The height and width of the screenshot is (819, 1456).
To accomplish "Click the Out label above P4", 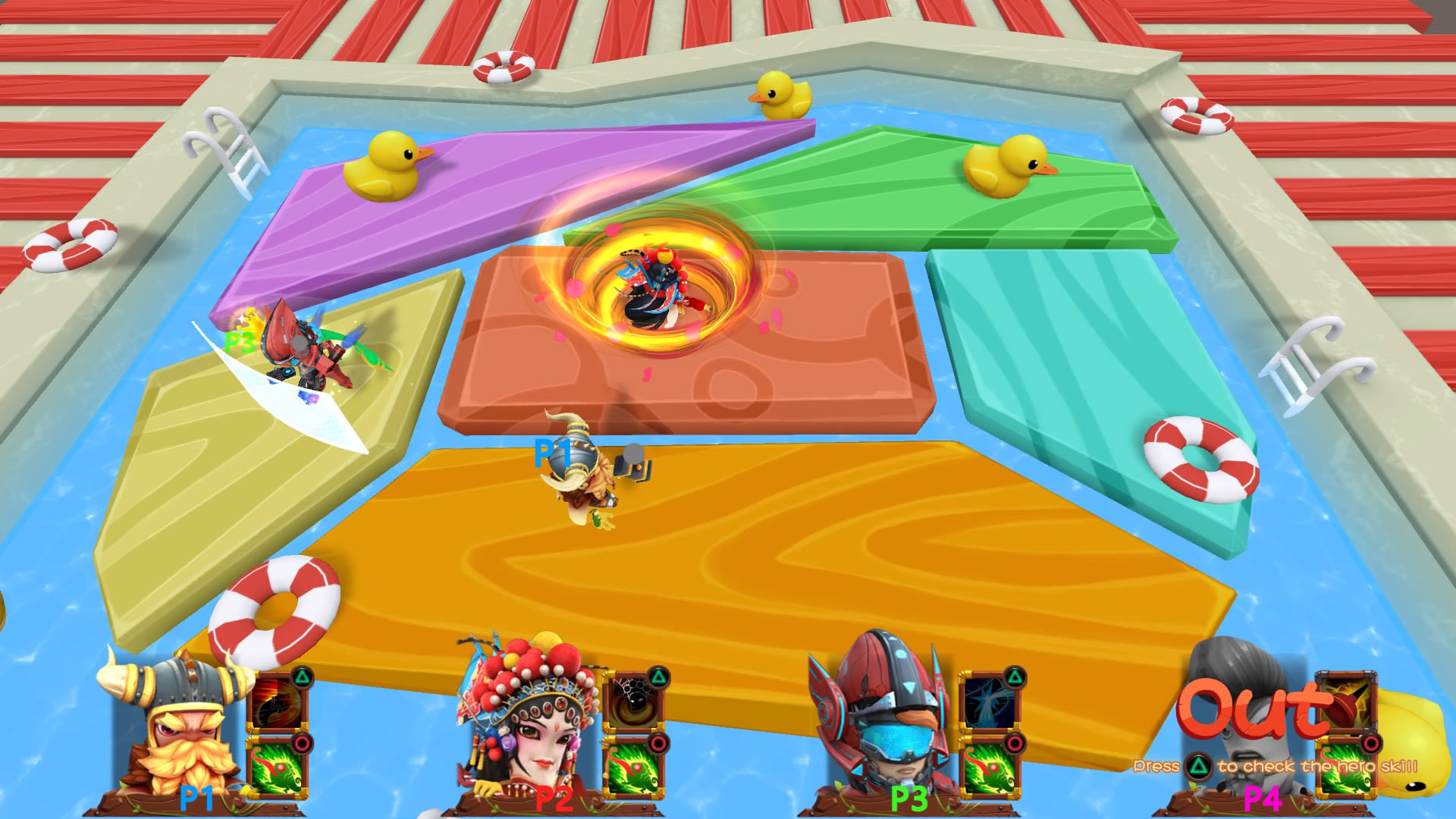I will 1251,709.
